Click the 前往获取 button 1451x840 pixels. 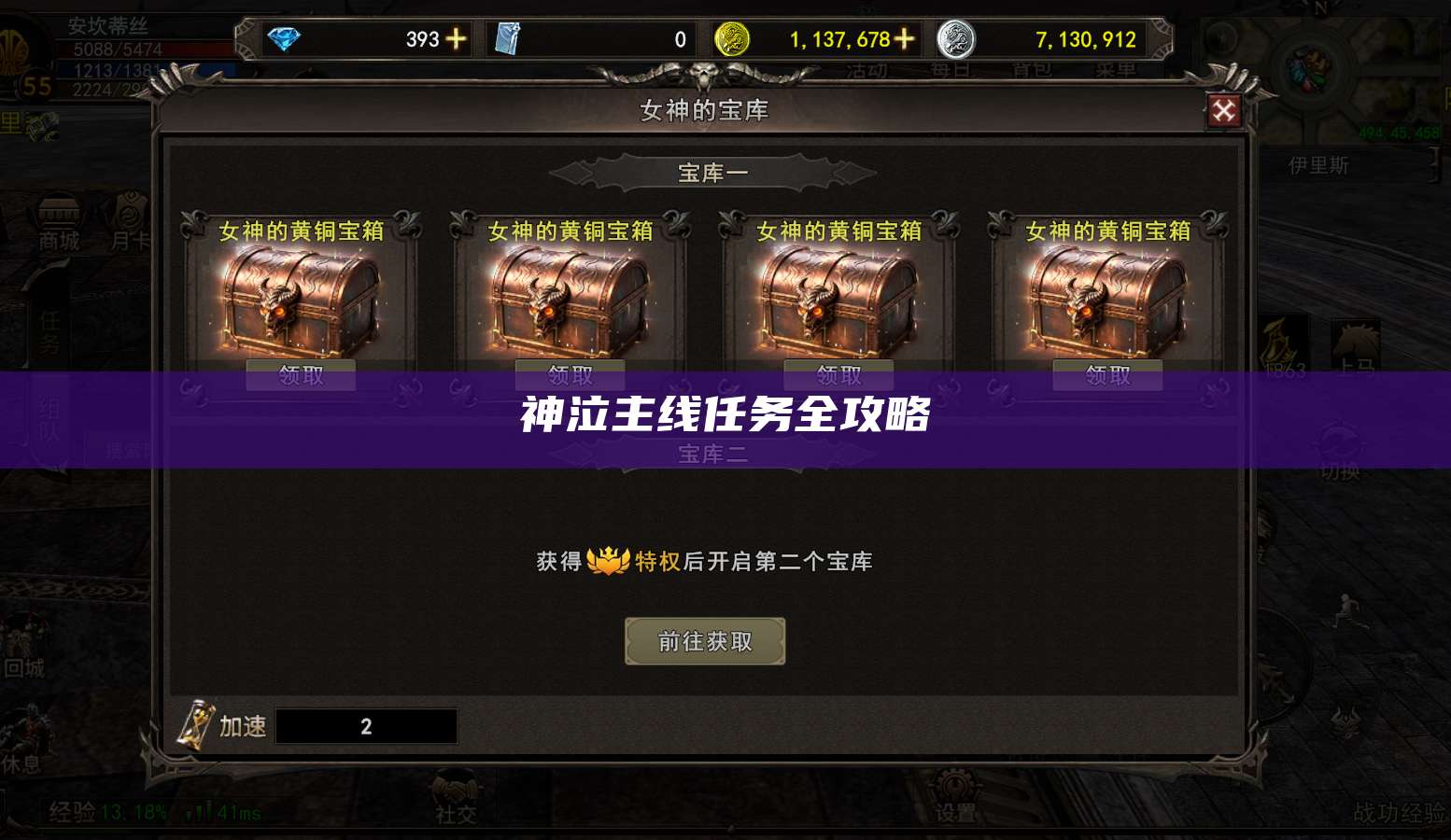(704, 641)
